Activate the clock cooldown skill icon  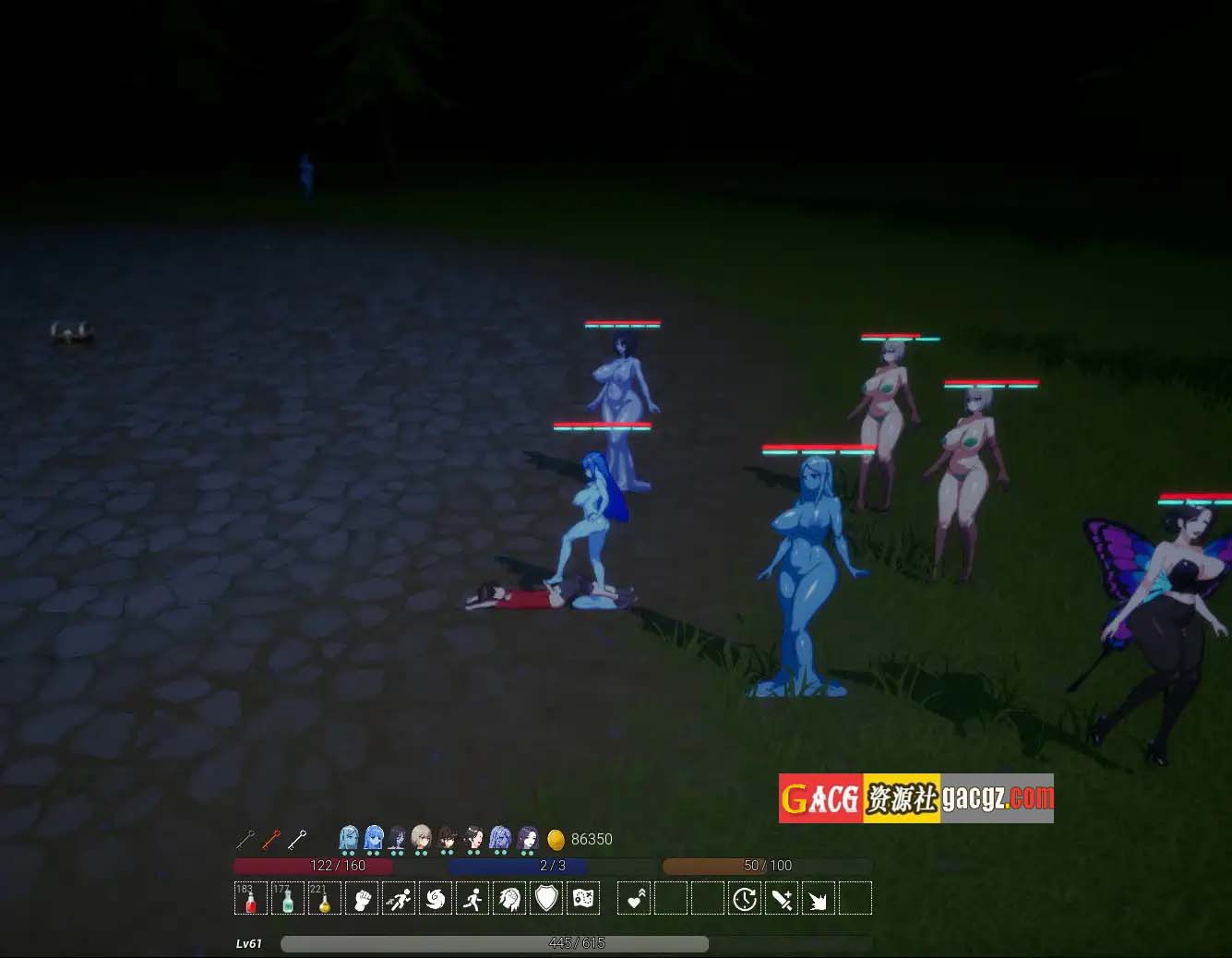click(745, 898)
